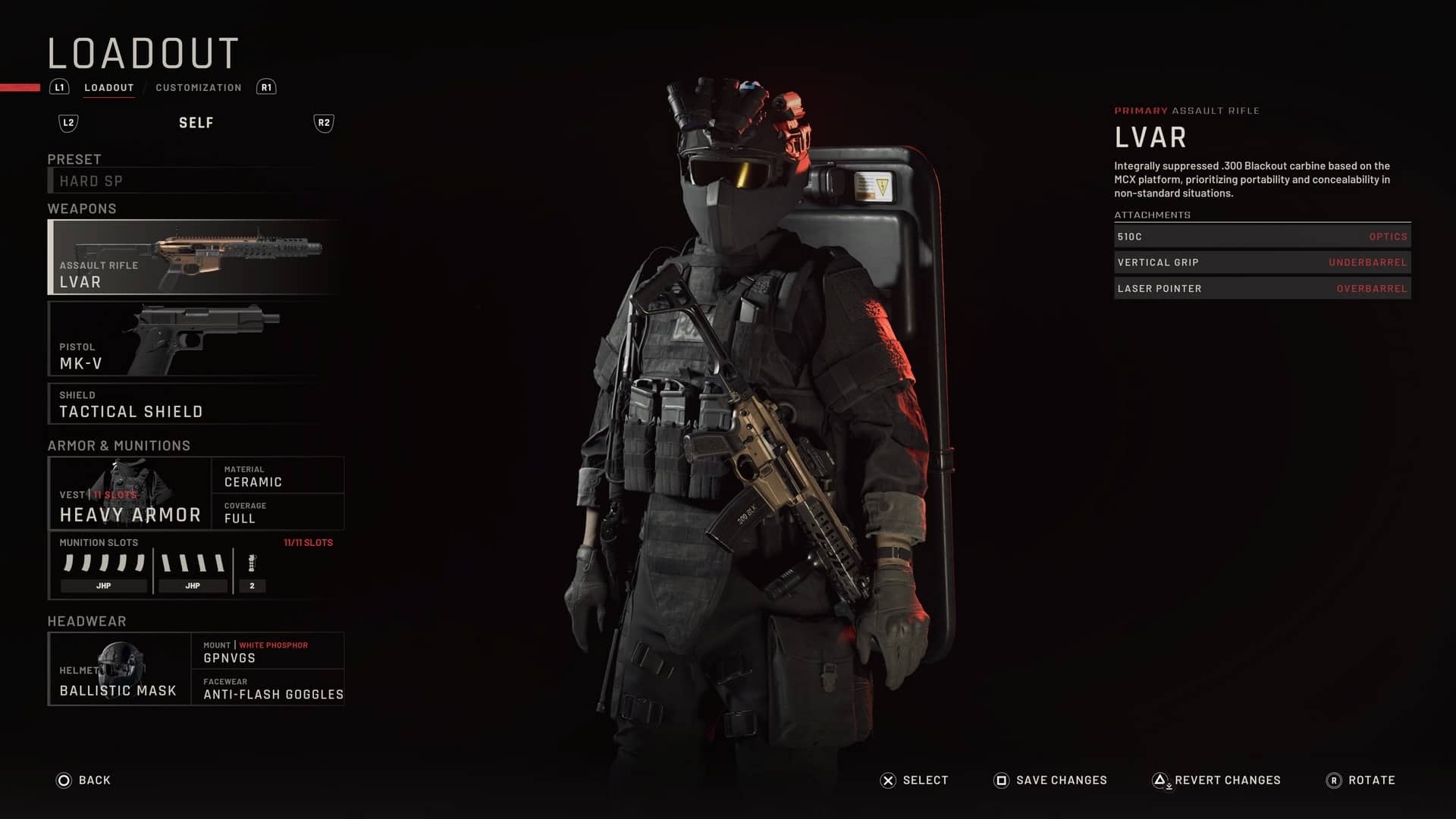Switch to the Customization tab
Image resolution: width=1456 pixels, height=819 pixels.
[x=198, y=88]
